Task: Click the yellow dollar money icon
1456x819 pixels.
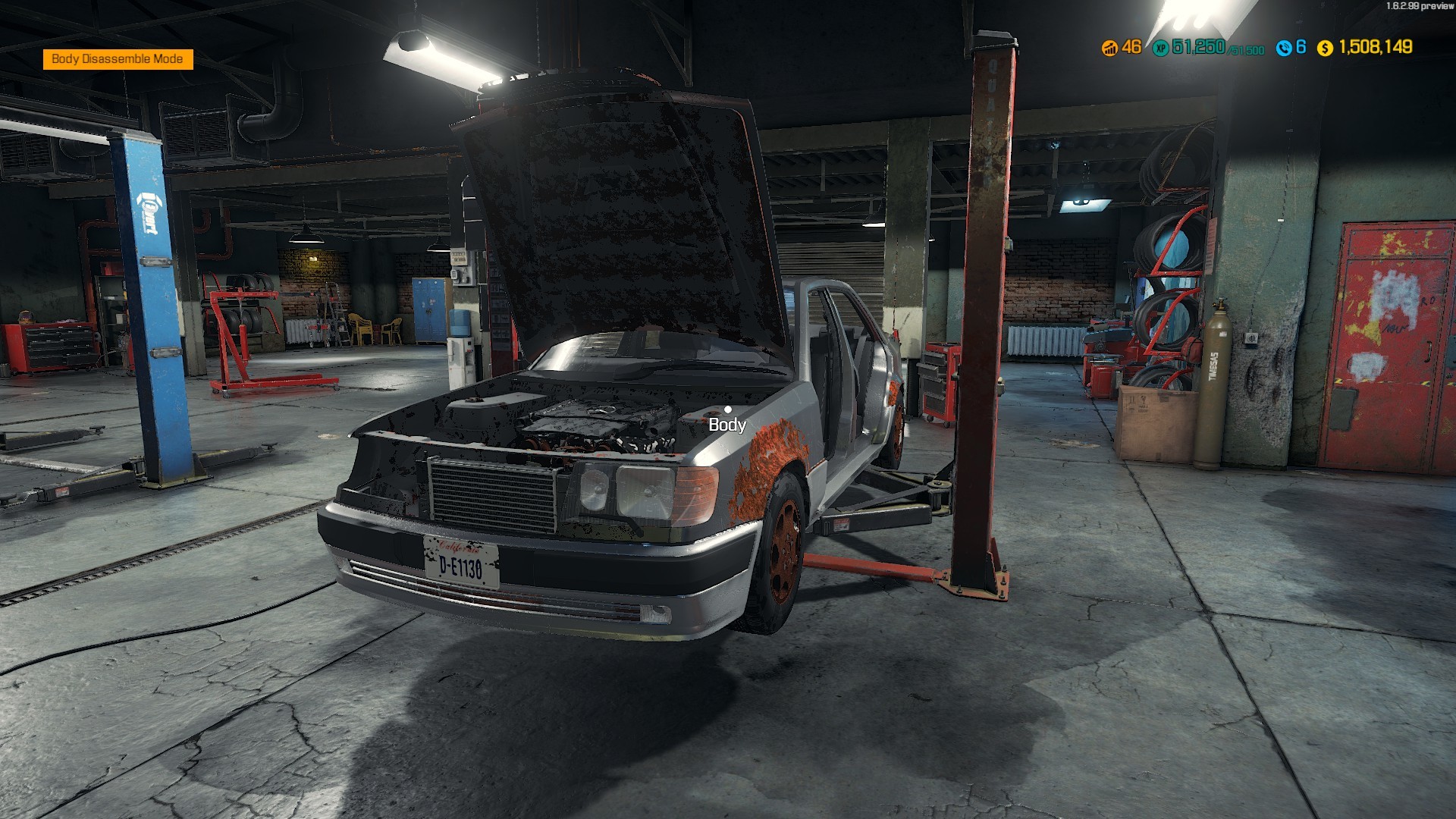Action: pyautogui.click(x=1326, y=47)
